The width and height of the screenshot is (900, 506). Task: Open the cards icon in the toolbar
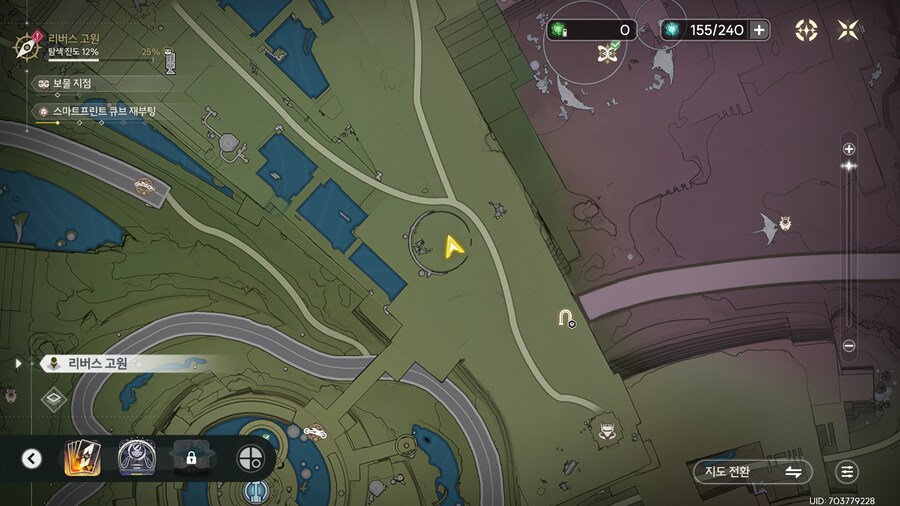[80, 458]
